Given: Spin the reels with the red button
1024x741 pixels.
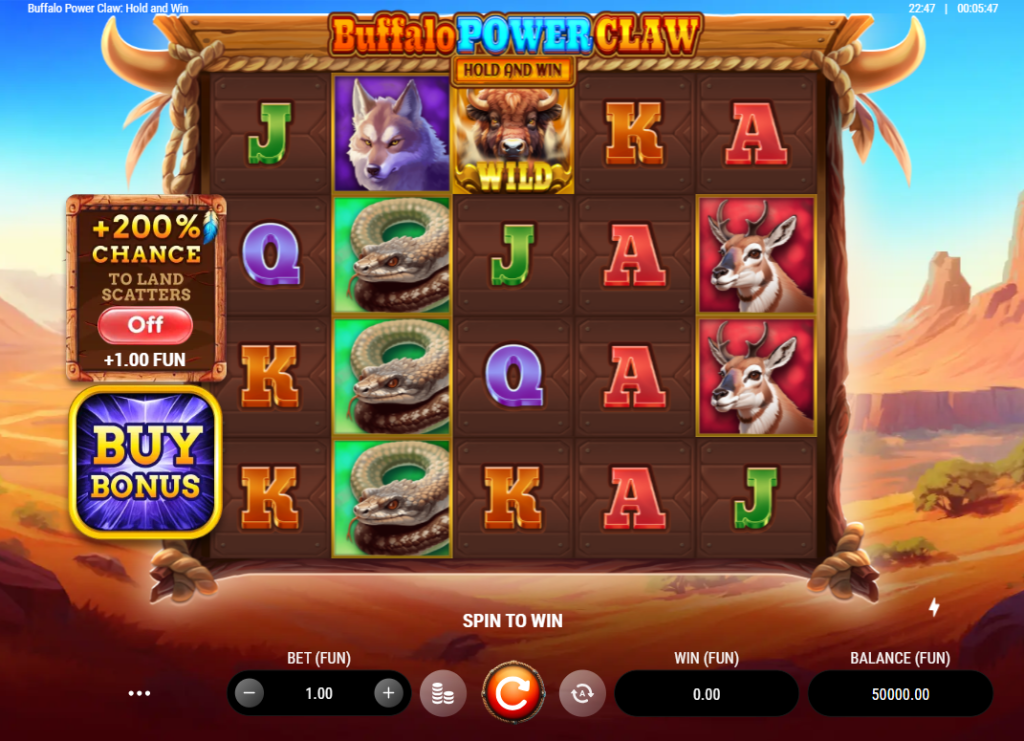Looking at the screenshot, I should [513, 693].
